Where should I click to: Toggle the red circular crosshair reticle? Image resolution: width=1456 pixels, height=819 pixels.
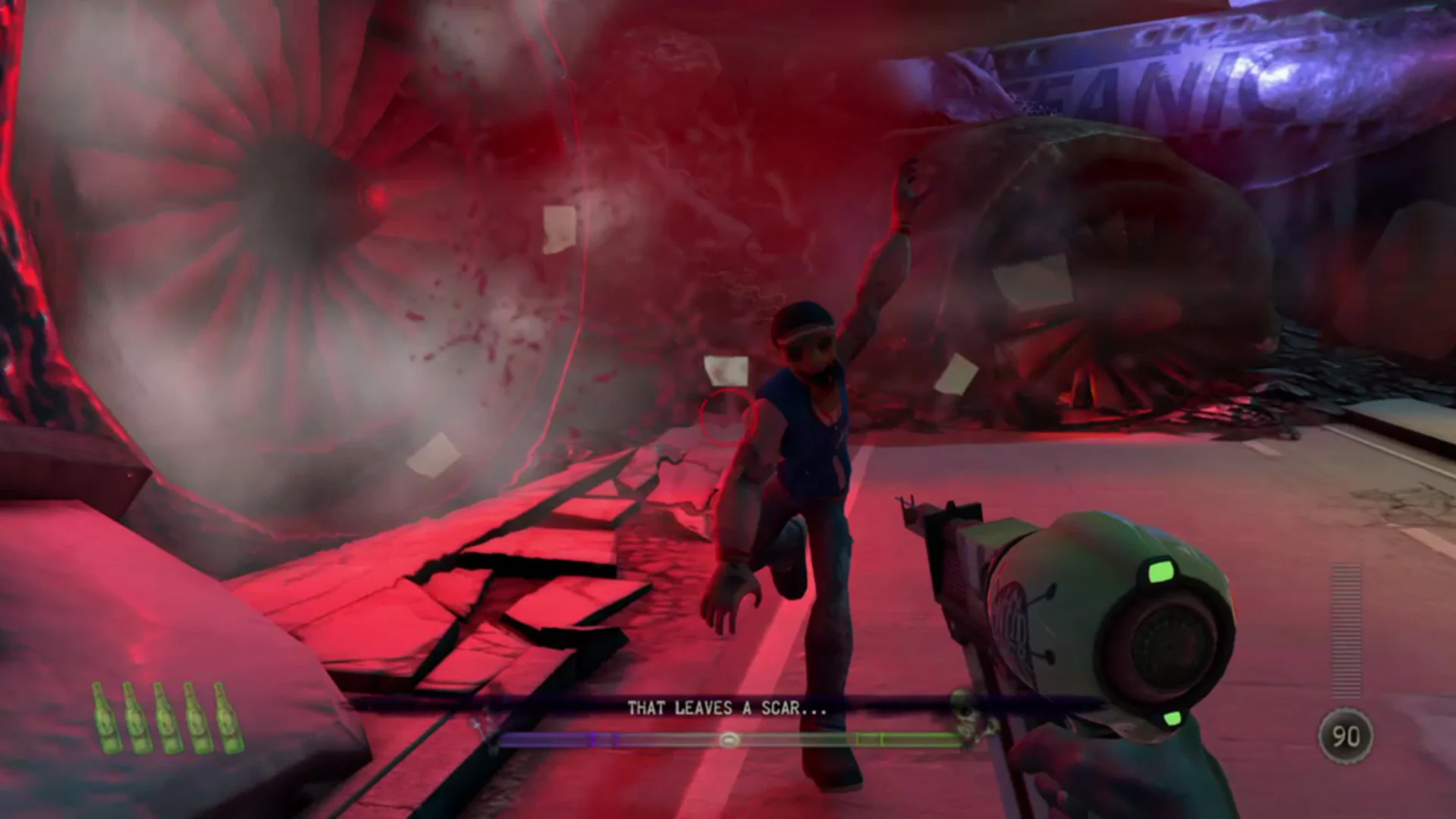[726, 416]
